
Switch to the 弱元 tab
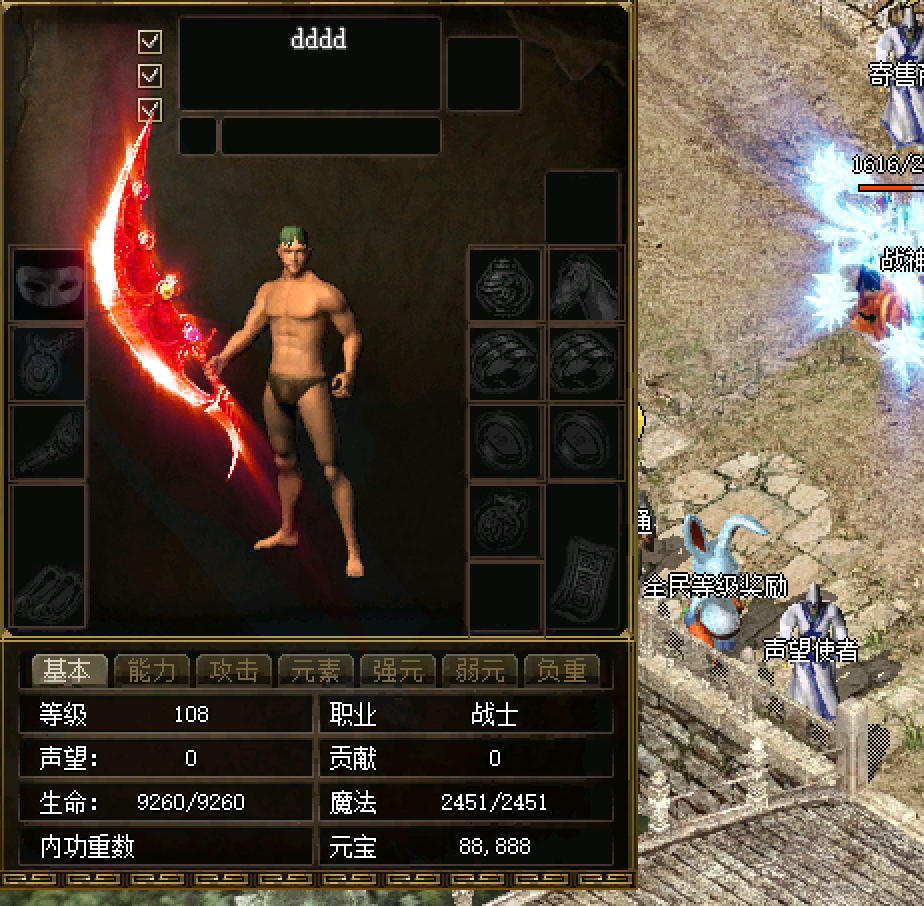coord(480,670)
